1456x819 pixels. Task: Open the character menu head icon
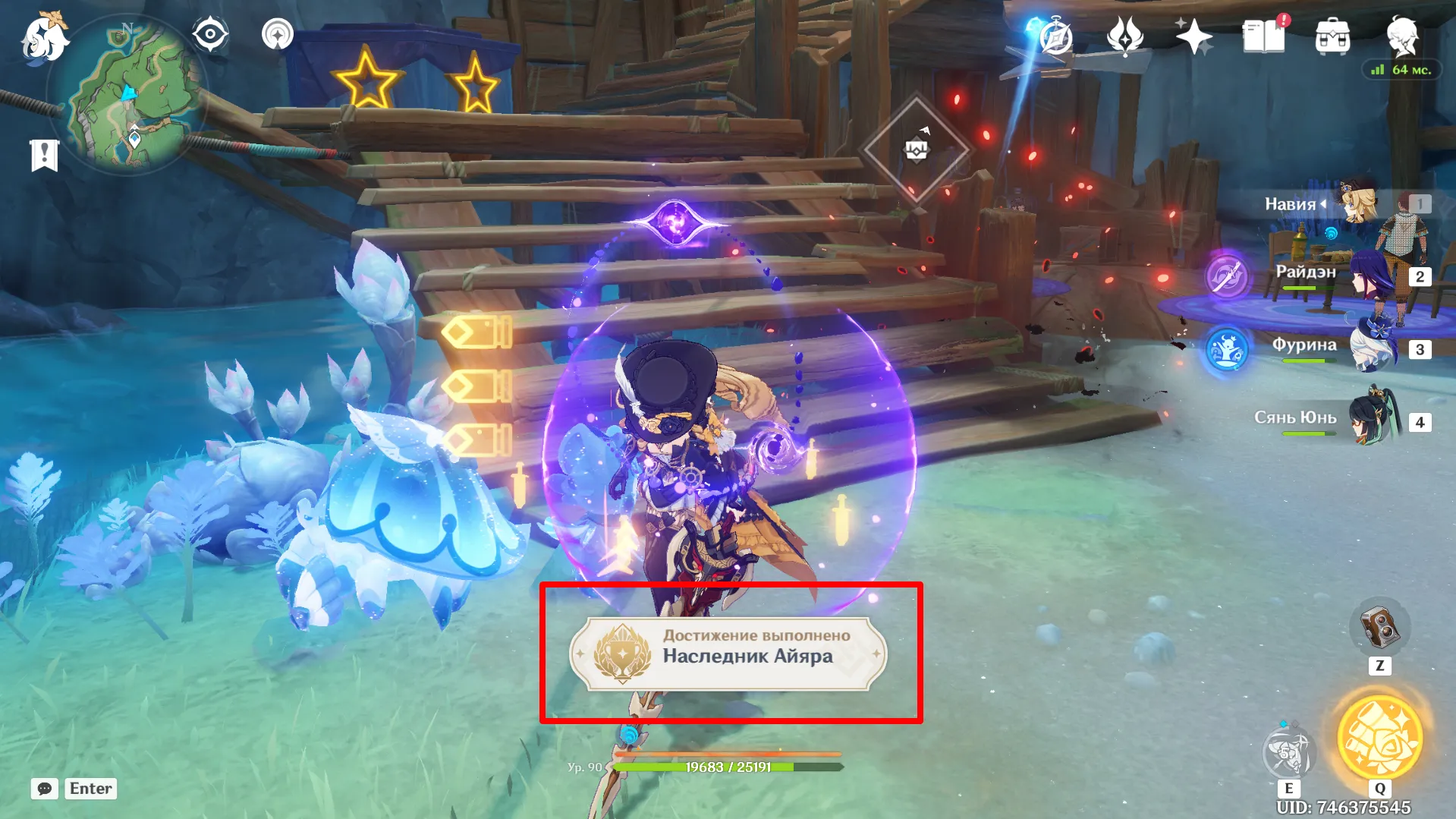pos(1402,35)
